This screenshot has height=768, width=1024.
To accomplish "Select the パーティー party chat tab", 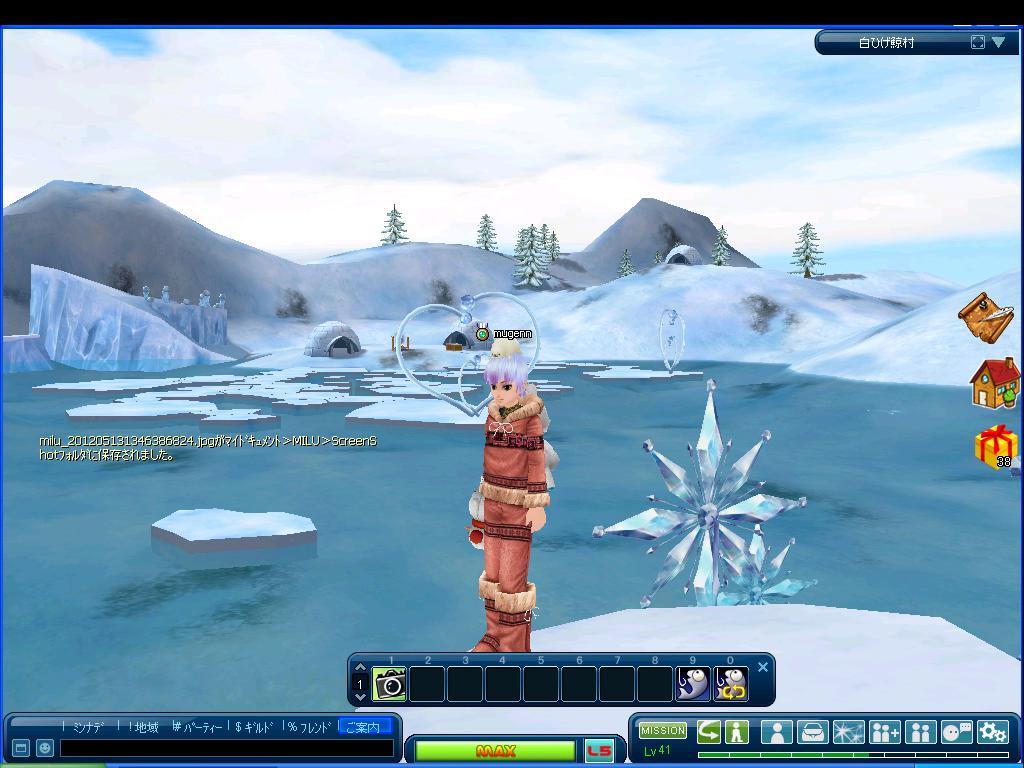I will click(x=200, y=727).
